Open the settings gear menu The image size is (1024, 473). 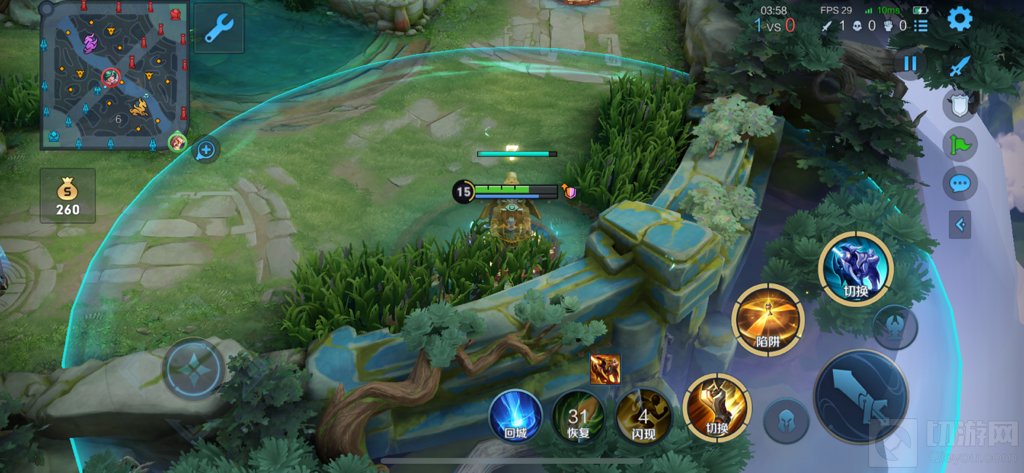[x=960, y=19]
